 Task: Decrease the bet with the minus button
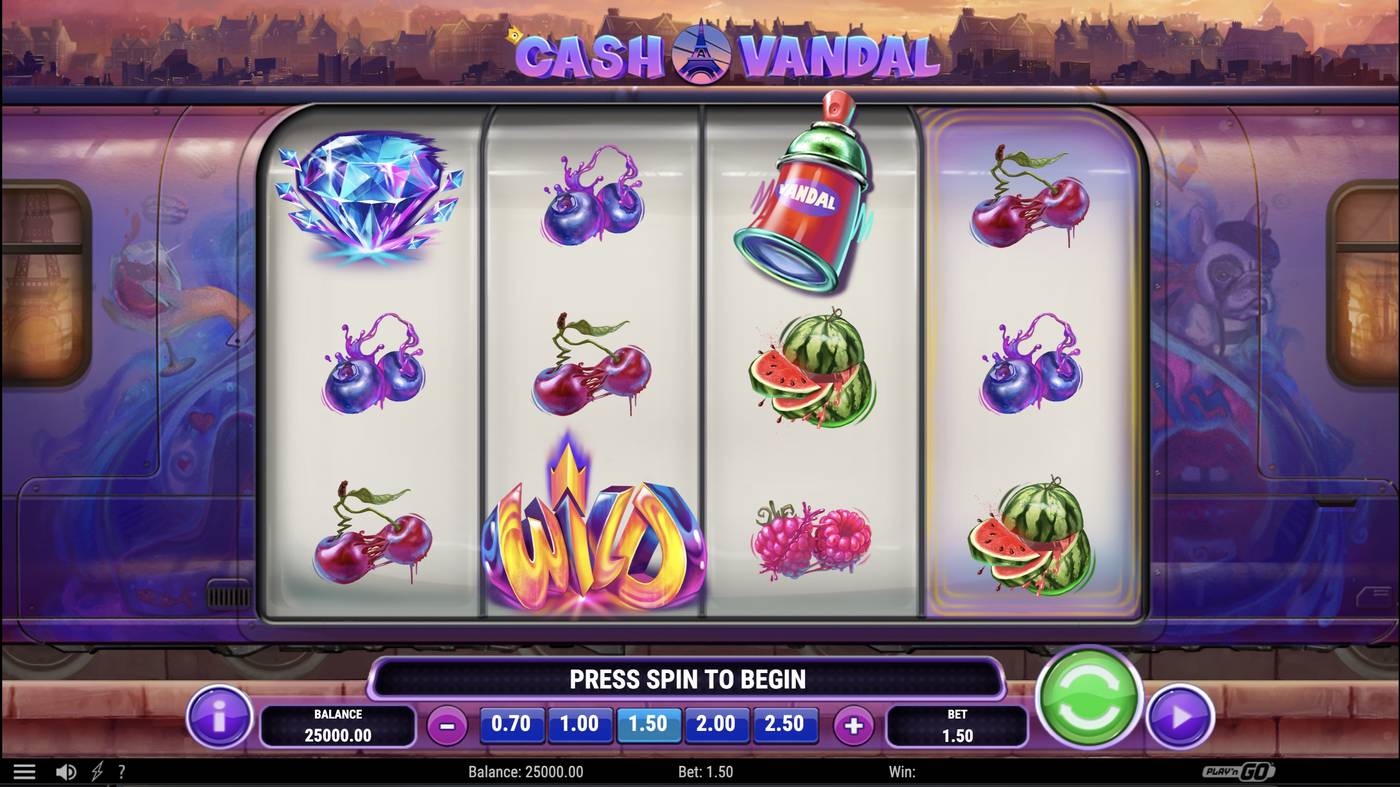(x=447, y=723)
